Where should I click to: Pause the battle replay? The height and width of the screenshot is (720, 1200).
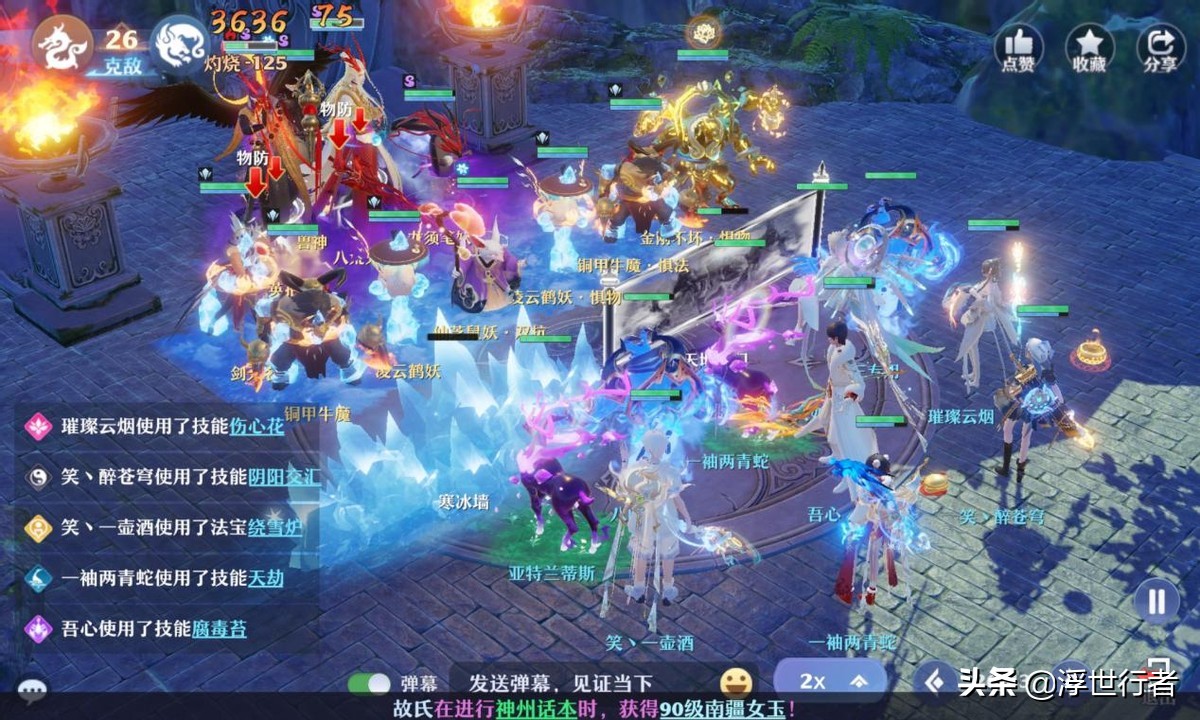click(x=1157, y=601)
